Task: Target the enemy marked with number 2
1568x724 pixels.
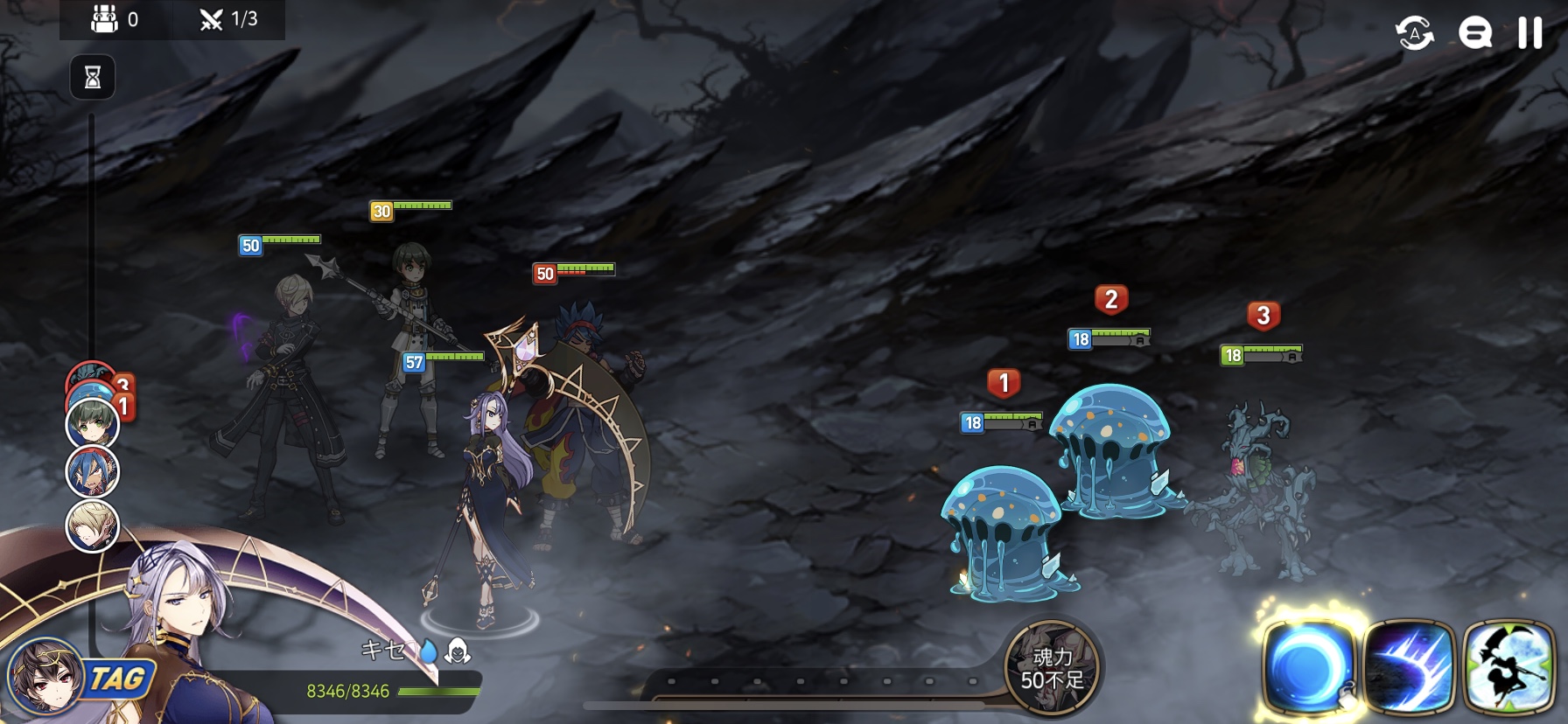Action: pyautogui.click(x=1111, y=450)
